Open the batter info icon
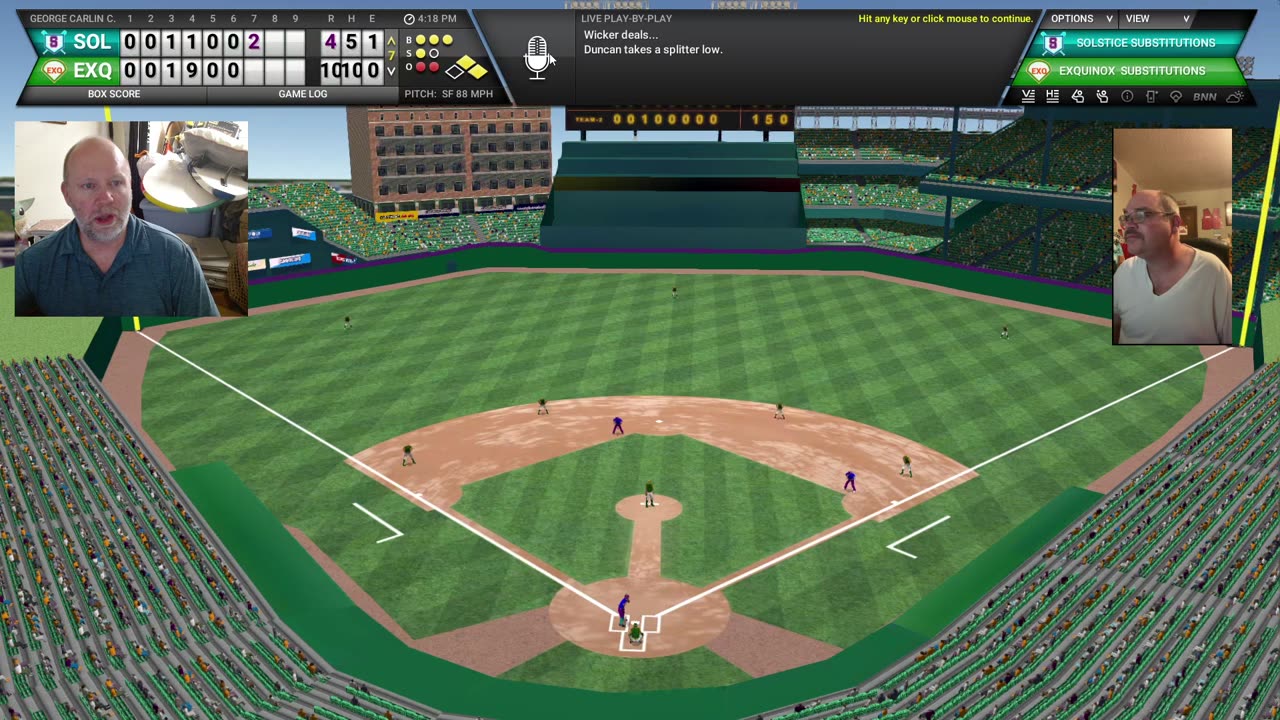The image size is (1280, 720). point(1102,96)
